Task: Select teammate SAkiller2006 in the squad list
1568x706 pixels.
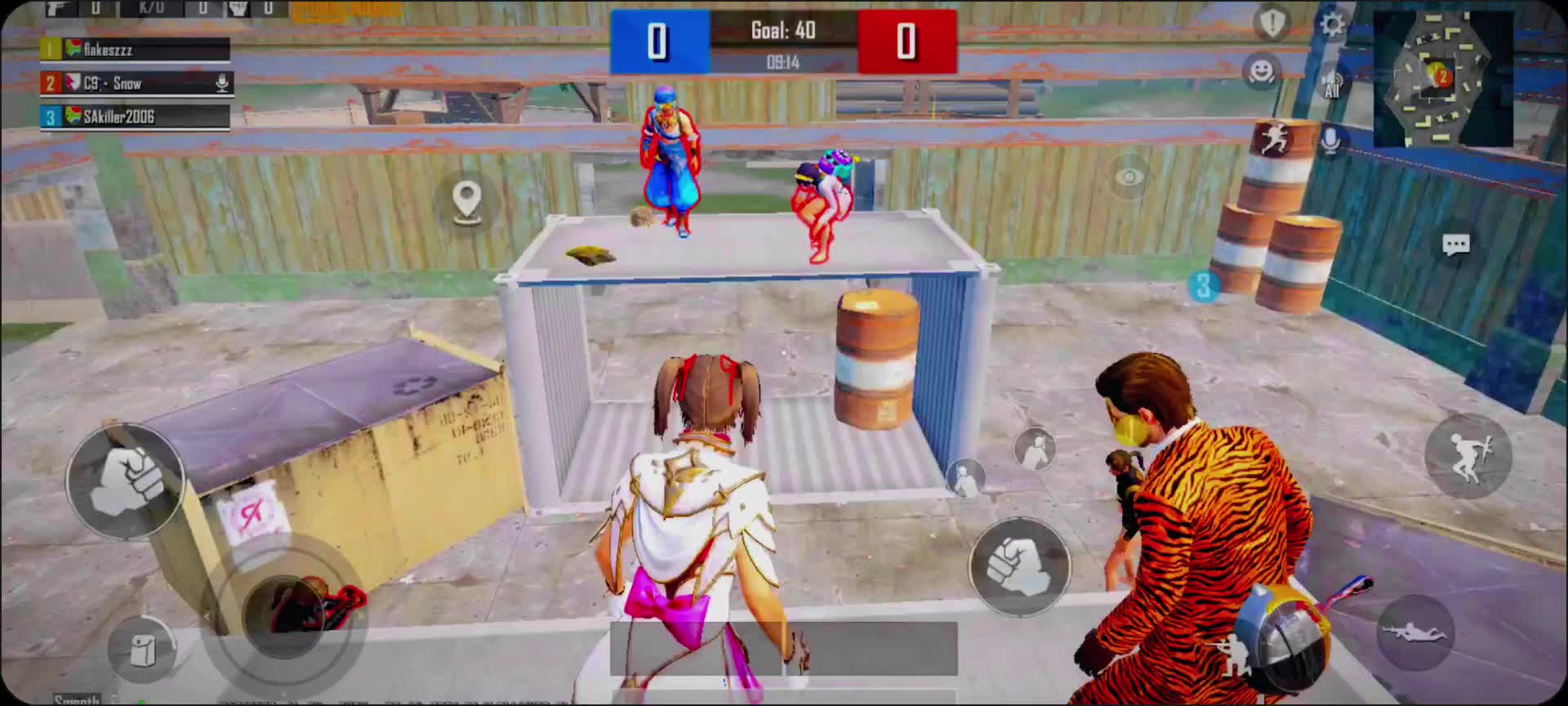Action: pos(136,117)
